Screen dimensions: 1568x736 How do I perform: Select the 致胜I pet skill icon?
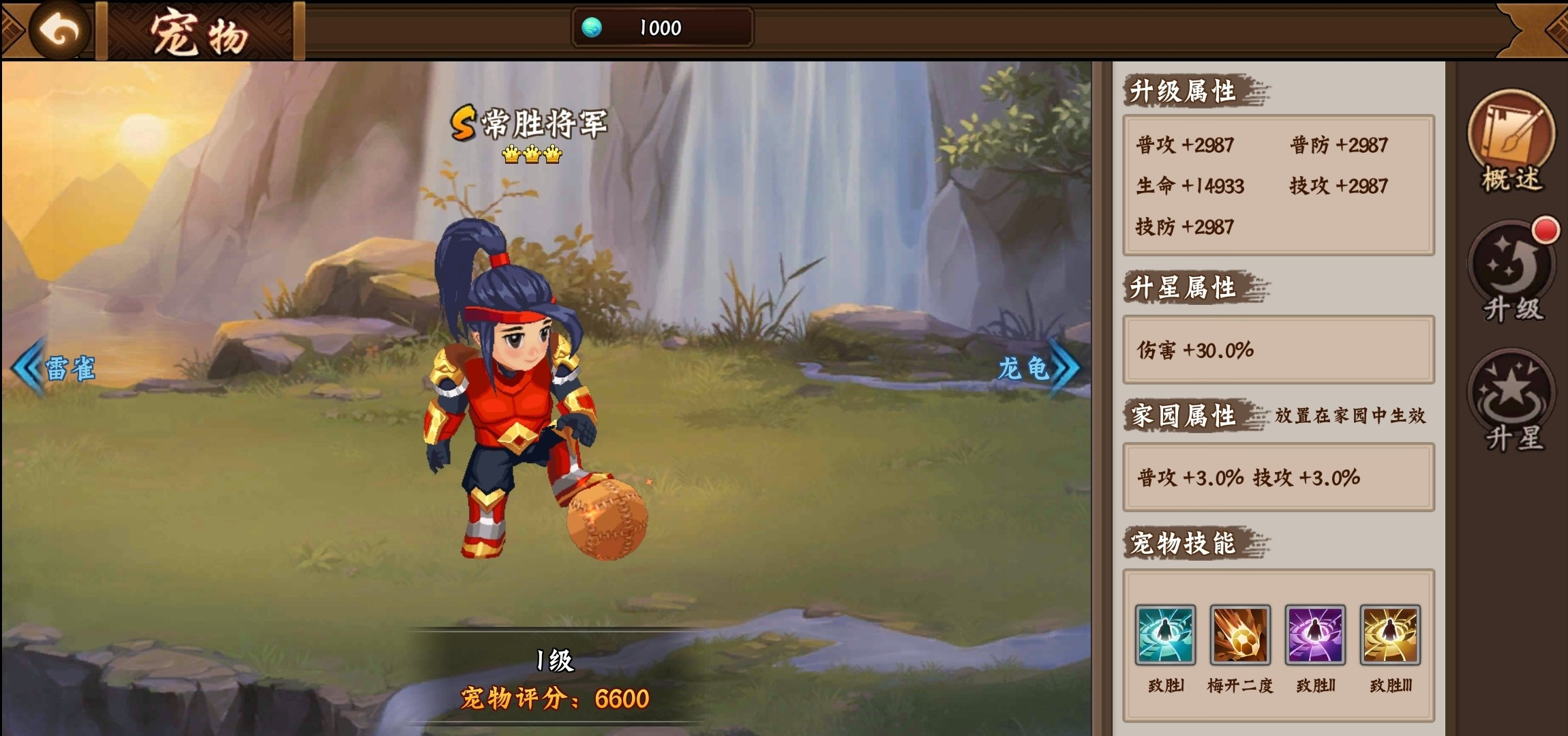click(x=1164, y=636)
